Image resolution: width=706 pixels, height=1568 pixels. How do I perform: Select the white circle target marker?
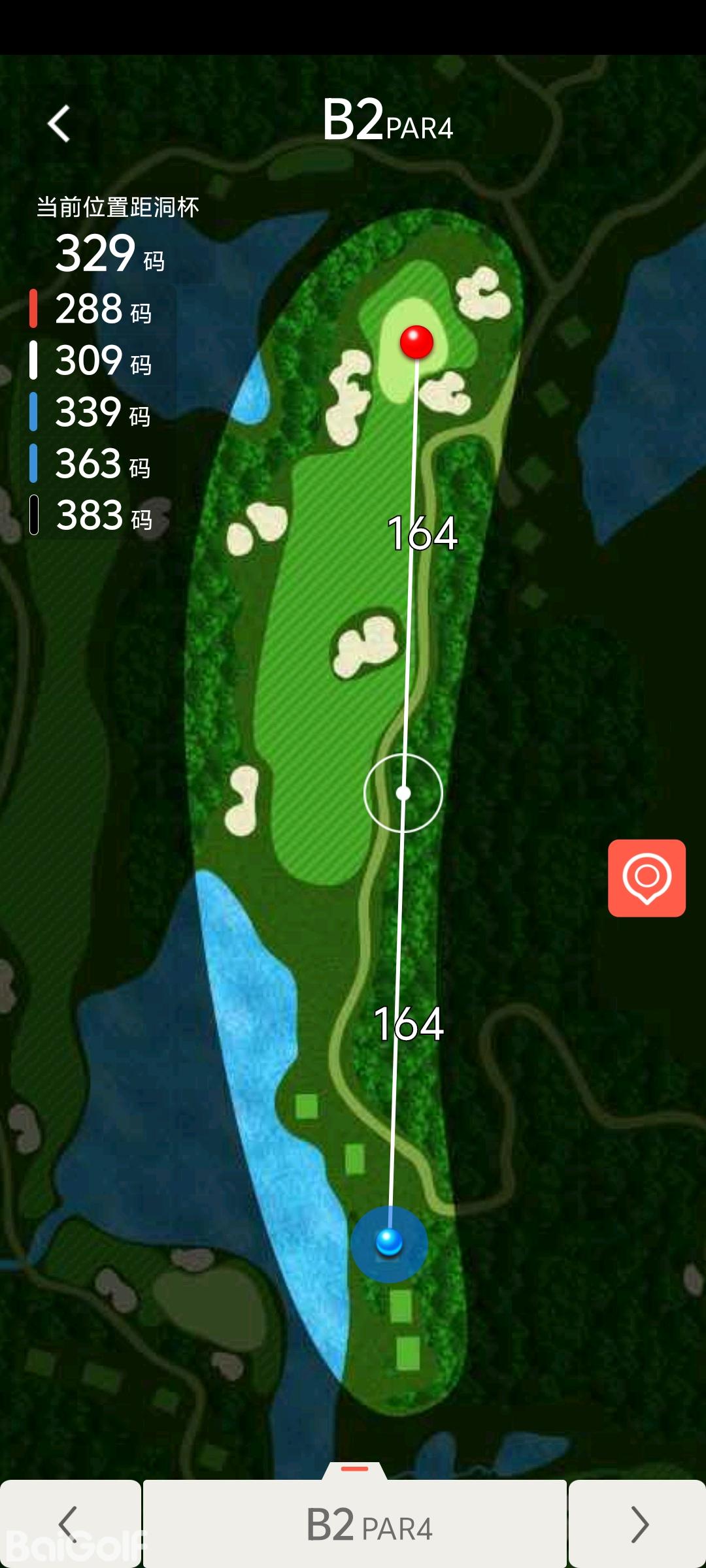(x=403, y=793)
